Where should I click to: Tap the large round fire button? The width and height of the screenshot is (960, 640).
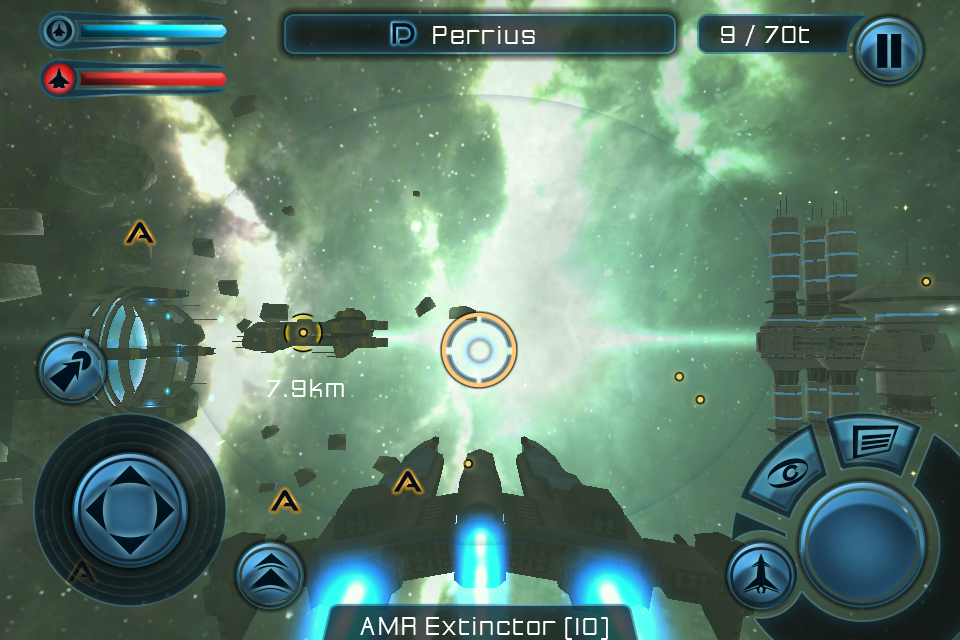861,541
